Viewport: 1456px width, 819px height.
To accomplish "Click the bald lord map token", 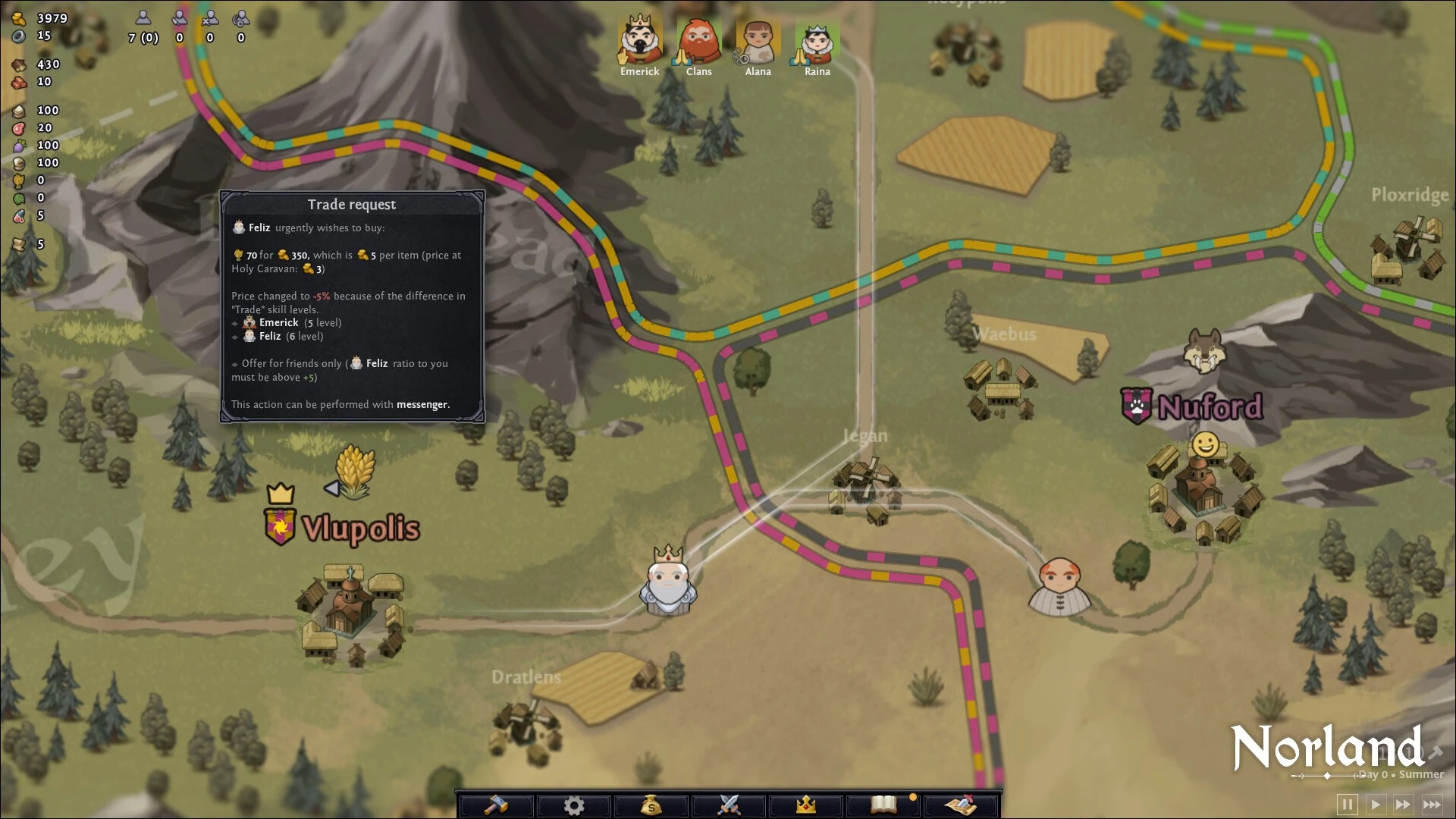I will pyautogui.click(x=1059, y=585).
